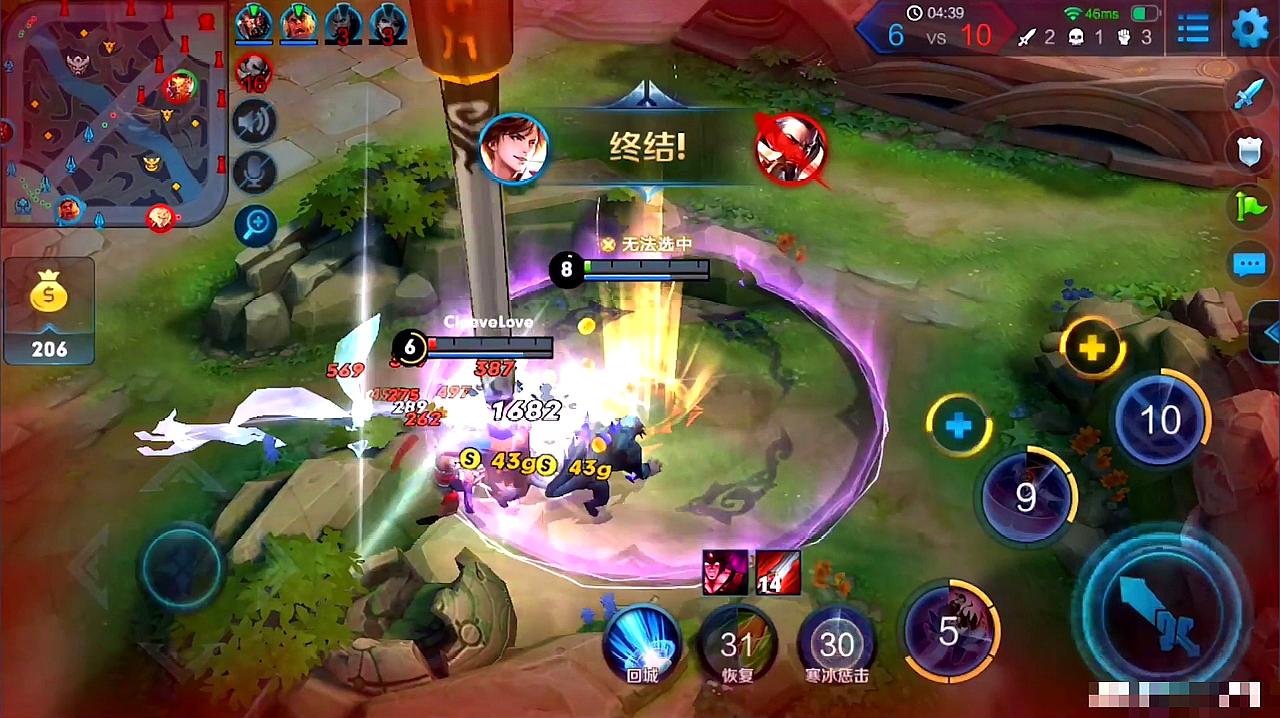The image size is (1280, 718).
Task: Send the sword attack signal
Action: 1250,94
